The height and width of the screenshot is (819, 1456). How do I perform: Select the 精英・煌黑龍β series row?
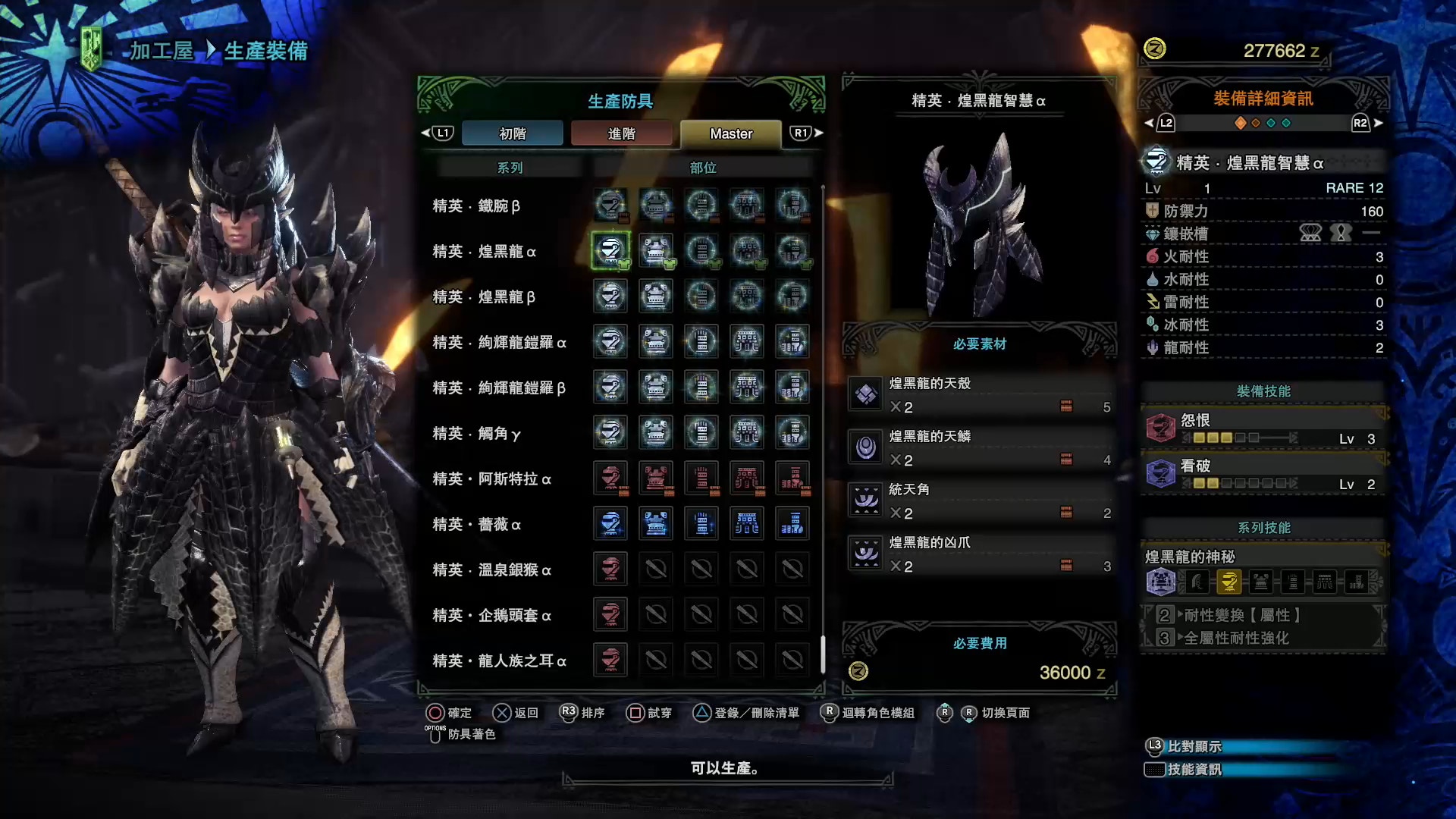(x=484, y=297)
